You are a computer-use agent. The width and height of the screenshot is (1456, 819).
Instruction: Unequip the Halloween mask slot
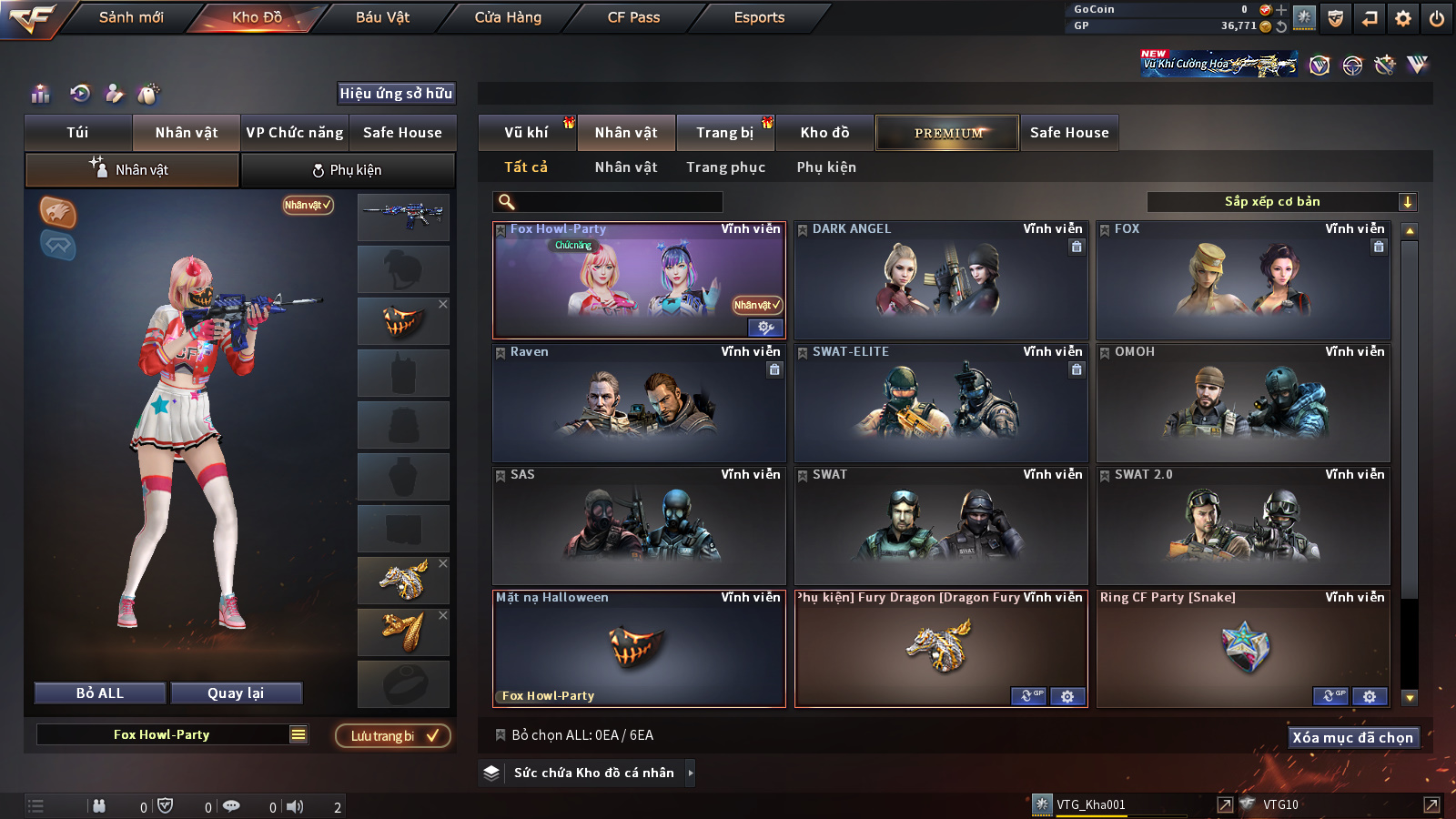pos(443,304)
